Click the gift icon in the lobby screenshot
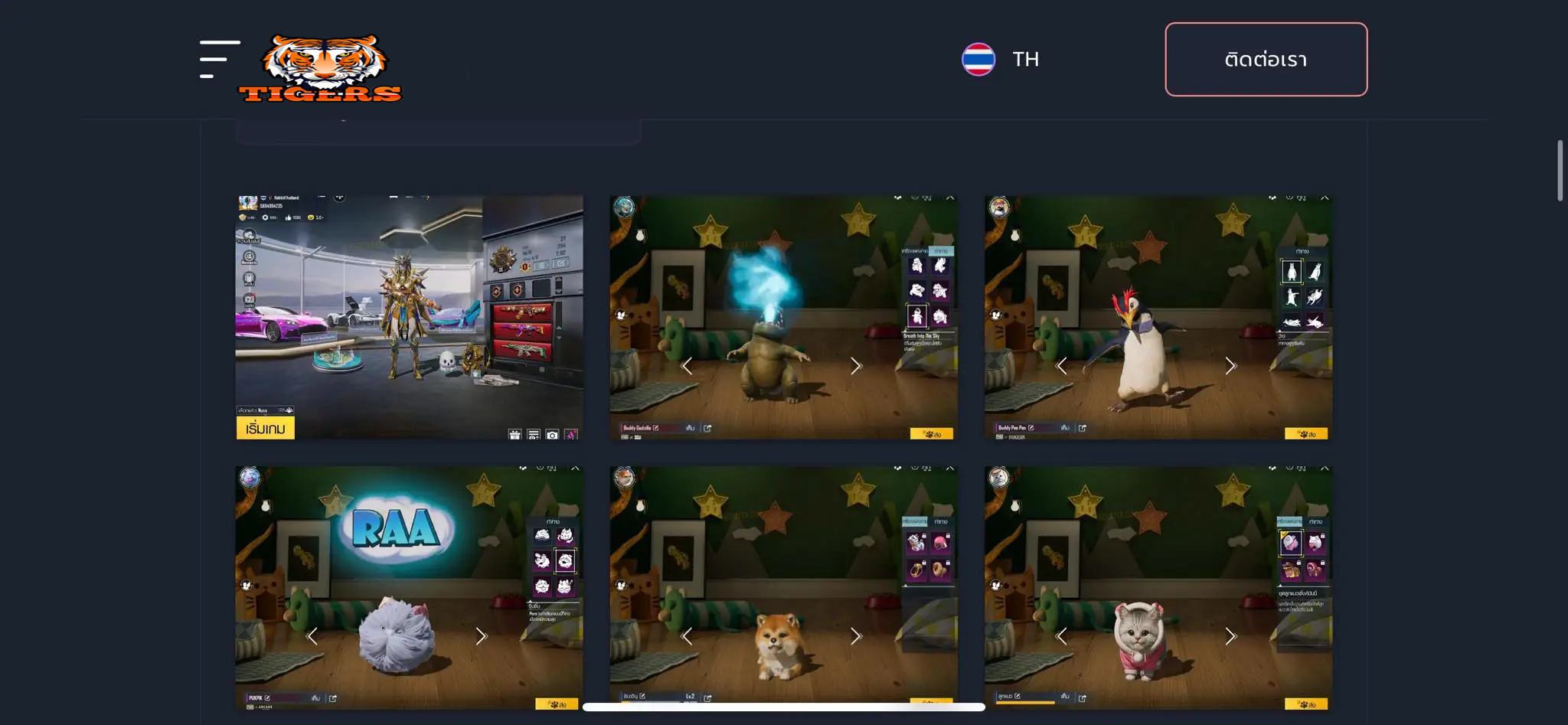The width and height of the screenshot is (1568, 725). pyautogui.click(x=514, y=435)
